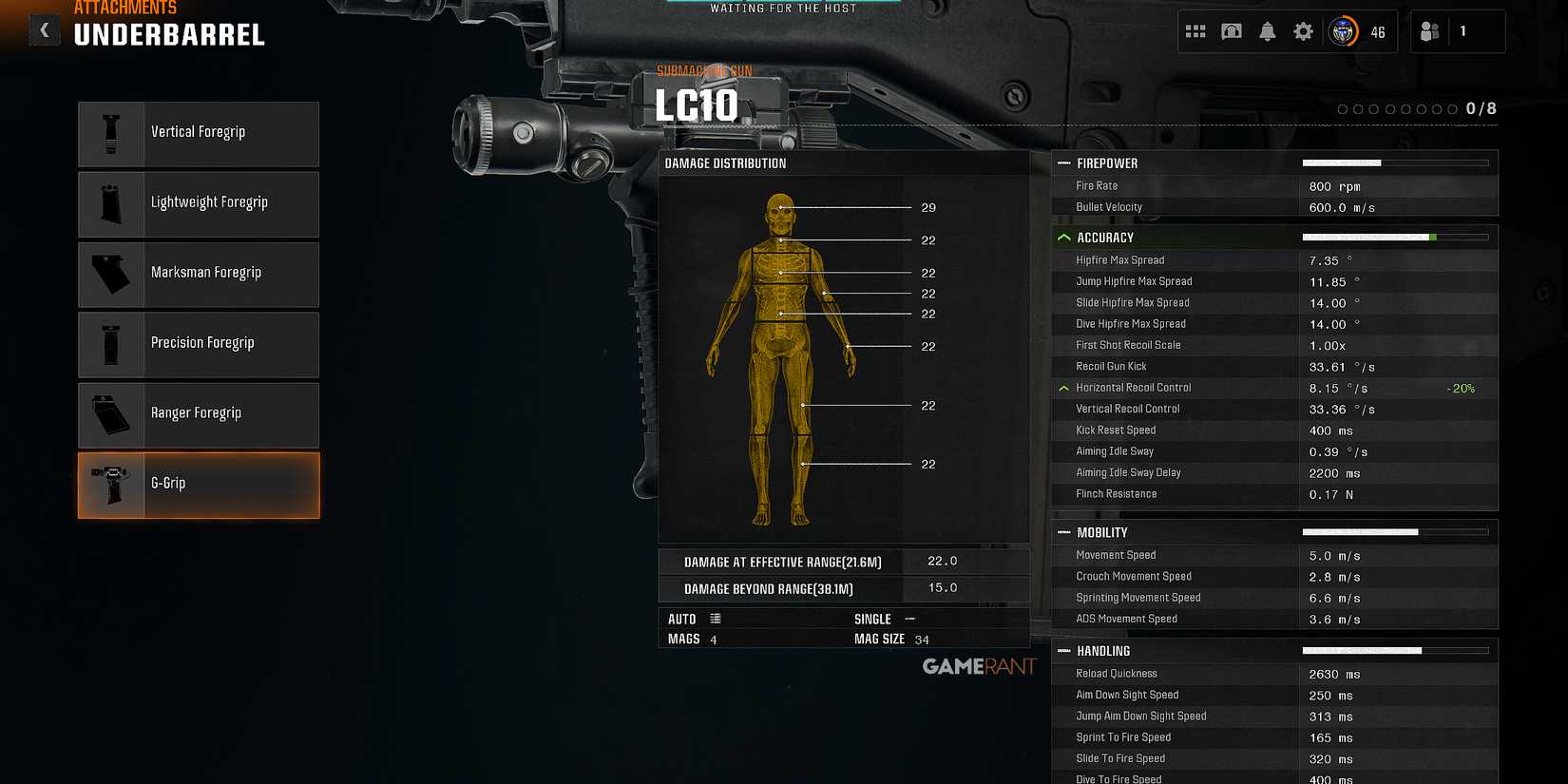This screenshot has height=784, width=1568.
Task: Click the G-Grip attachment icon
Action: click(112, 483)
